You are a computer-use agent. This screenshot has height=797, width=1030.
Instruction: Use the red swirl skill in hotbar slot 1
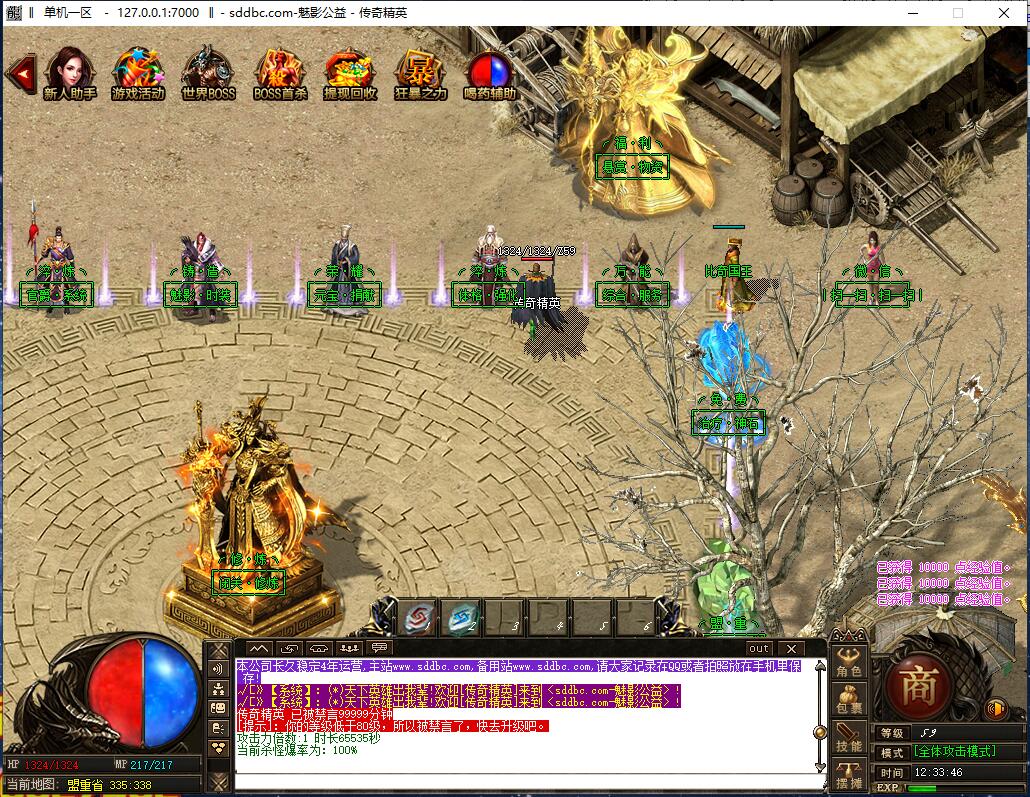pyautogui.click(x=419, y=618)
